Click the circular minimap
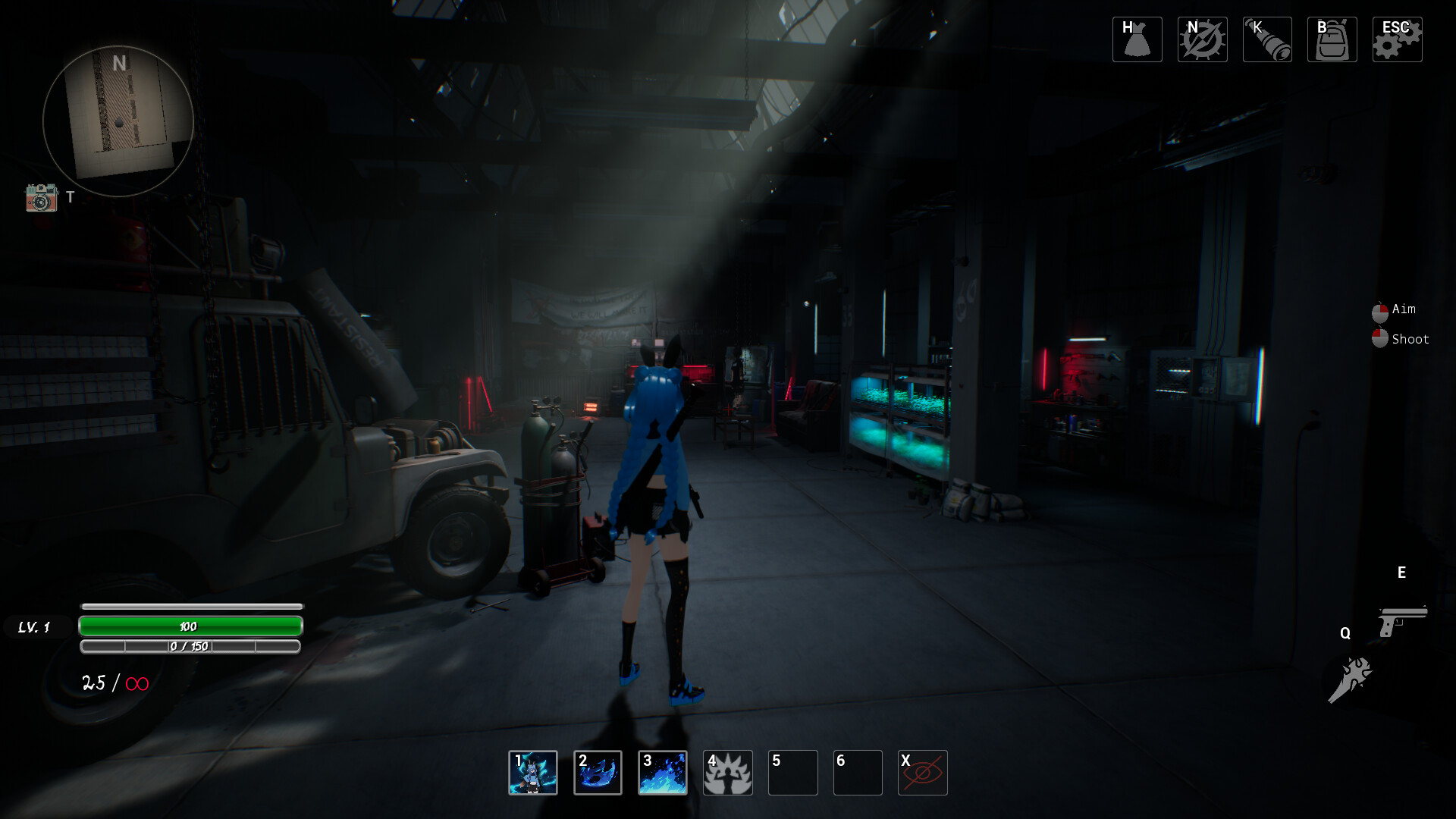Screen dimensions: 1456x819 (x=118, y=121)
